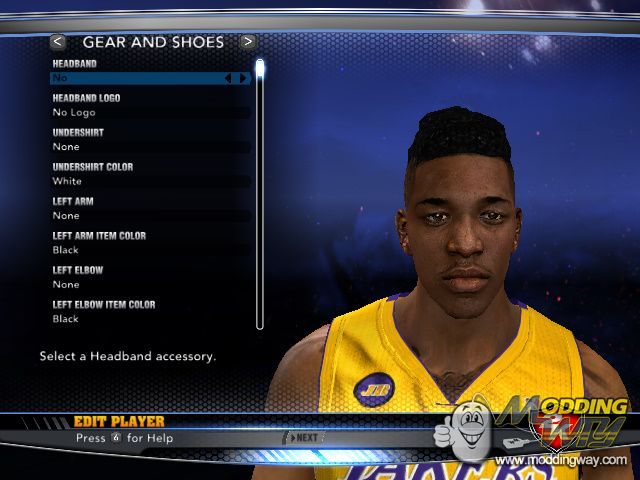Go to next edit category arrow
The image size is (640, 480).
[248, 42]
